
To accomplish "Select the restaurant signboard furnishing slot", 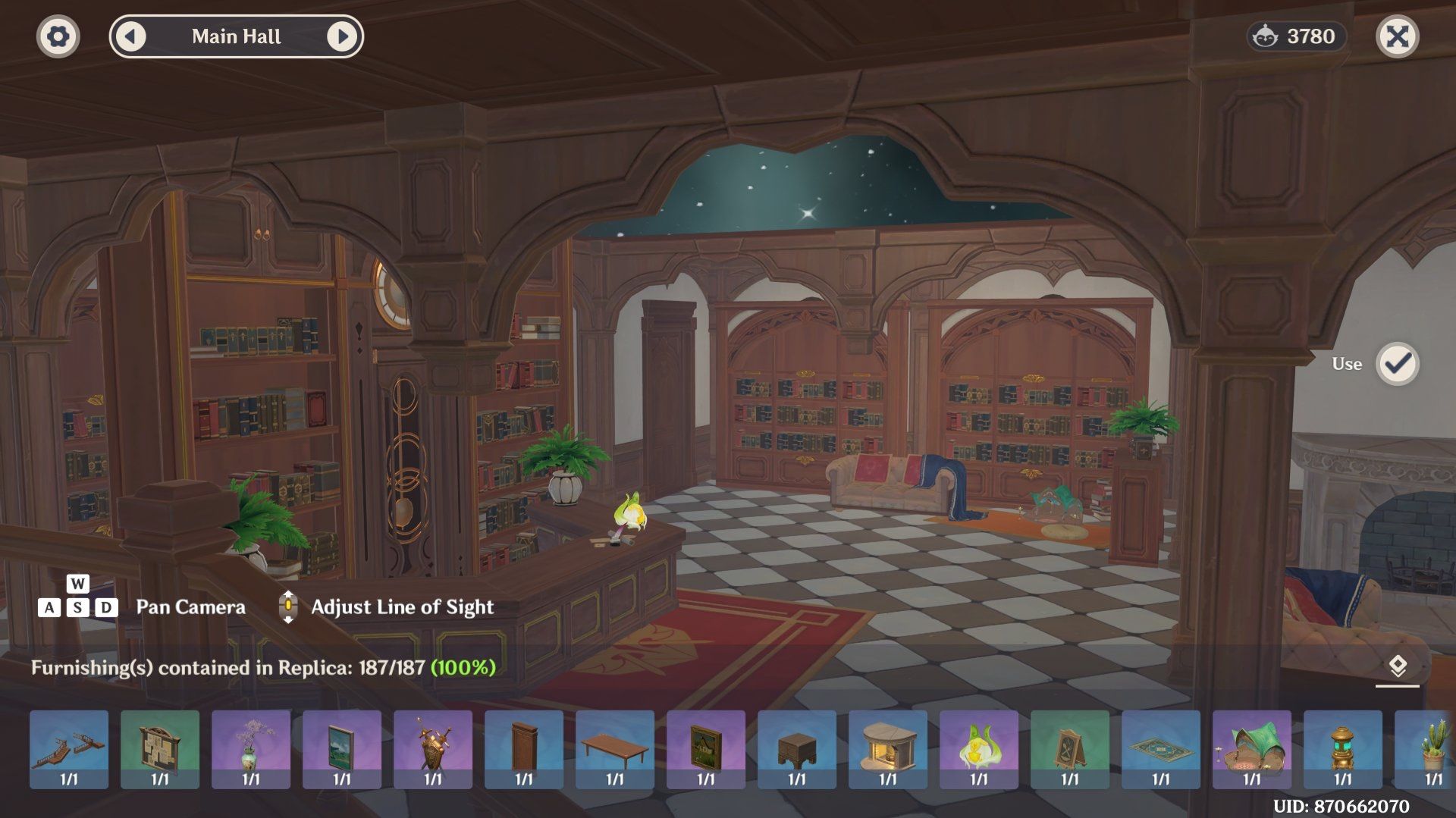I will 1070,749.
